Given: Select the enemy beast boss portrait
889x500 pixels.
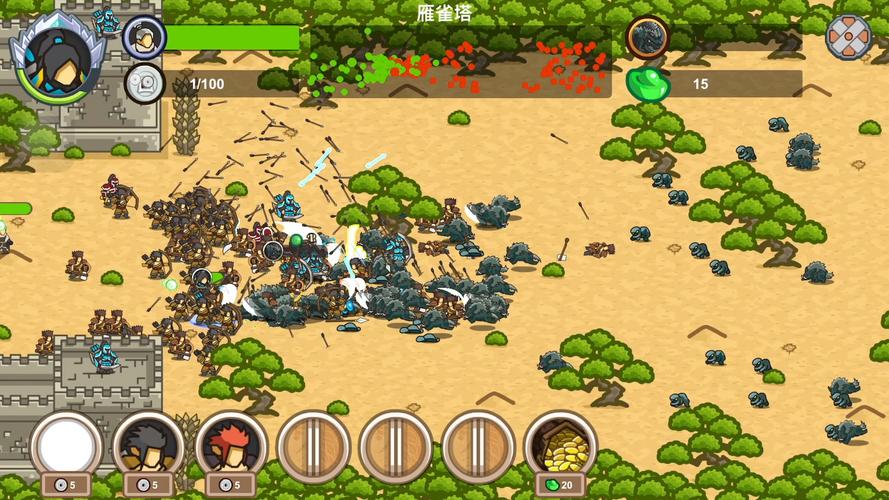Looking at the screenshot, I should [648, 38].
